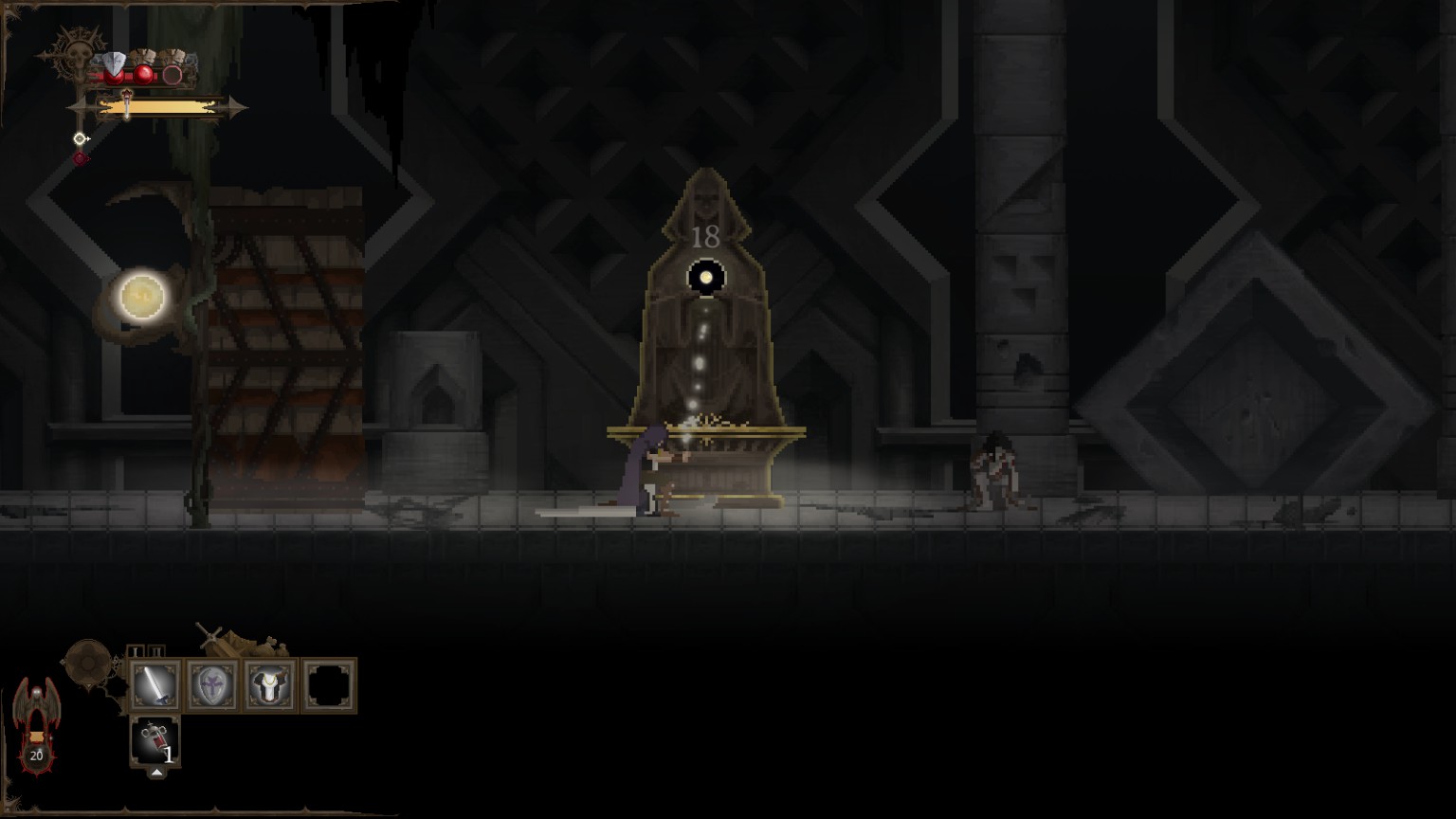This screenshot has width=1456, height=819.
Task: Click the winged idol soul counter
Action: [36, 724]
